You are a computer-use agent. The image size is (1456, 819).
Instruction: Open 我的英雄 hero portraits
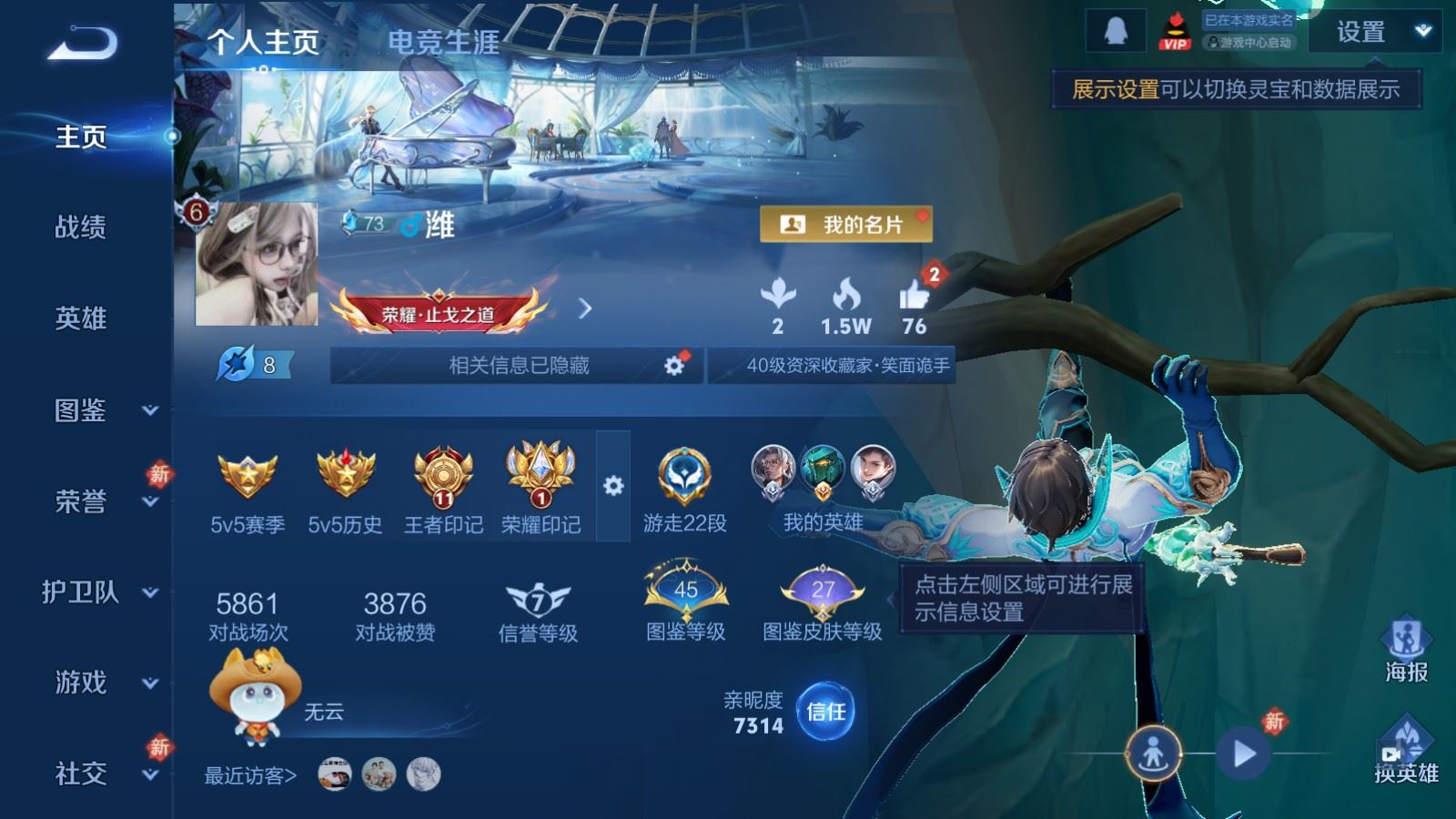823,487
